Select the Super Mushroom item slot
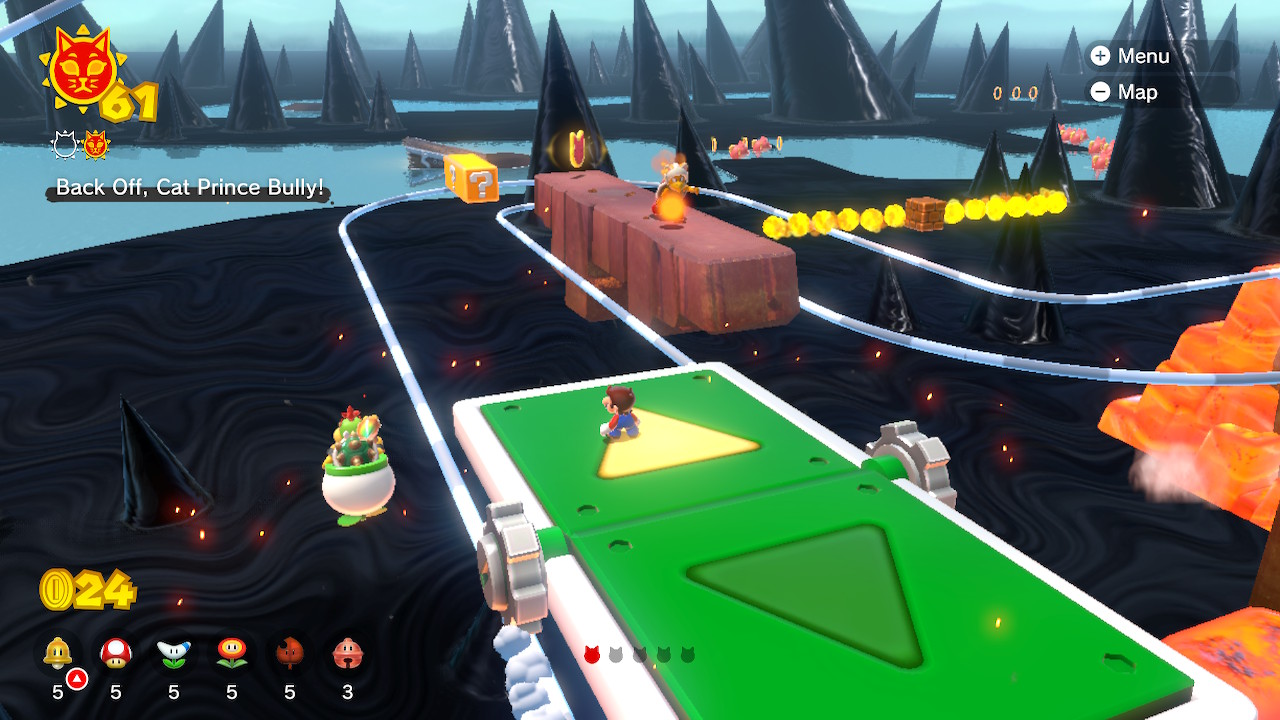Viewport: 1280px width, 720px height. click(x=114, y=650)
